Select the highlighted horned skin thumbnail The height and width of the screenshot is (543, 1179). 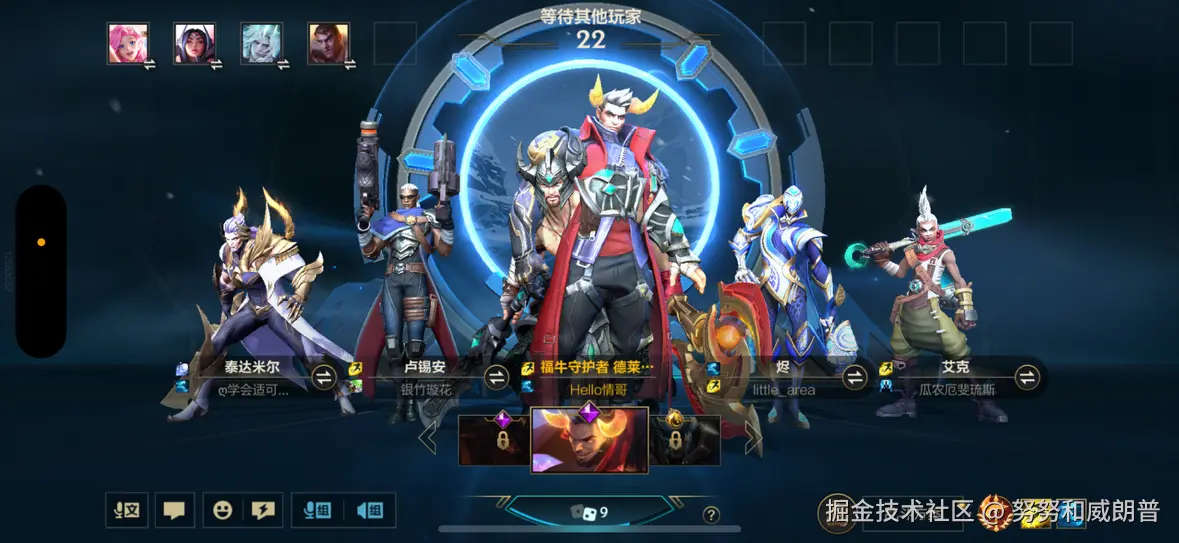pos(589,439)
